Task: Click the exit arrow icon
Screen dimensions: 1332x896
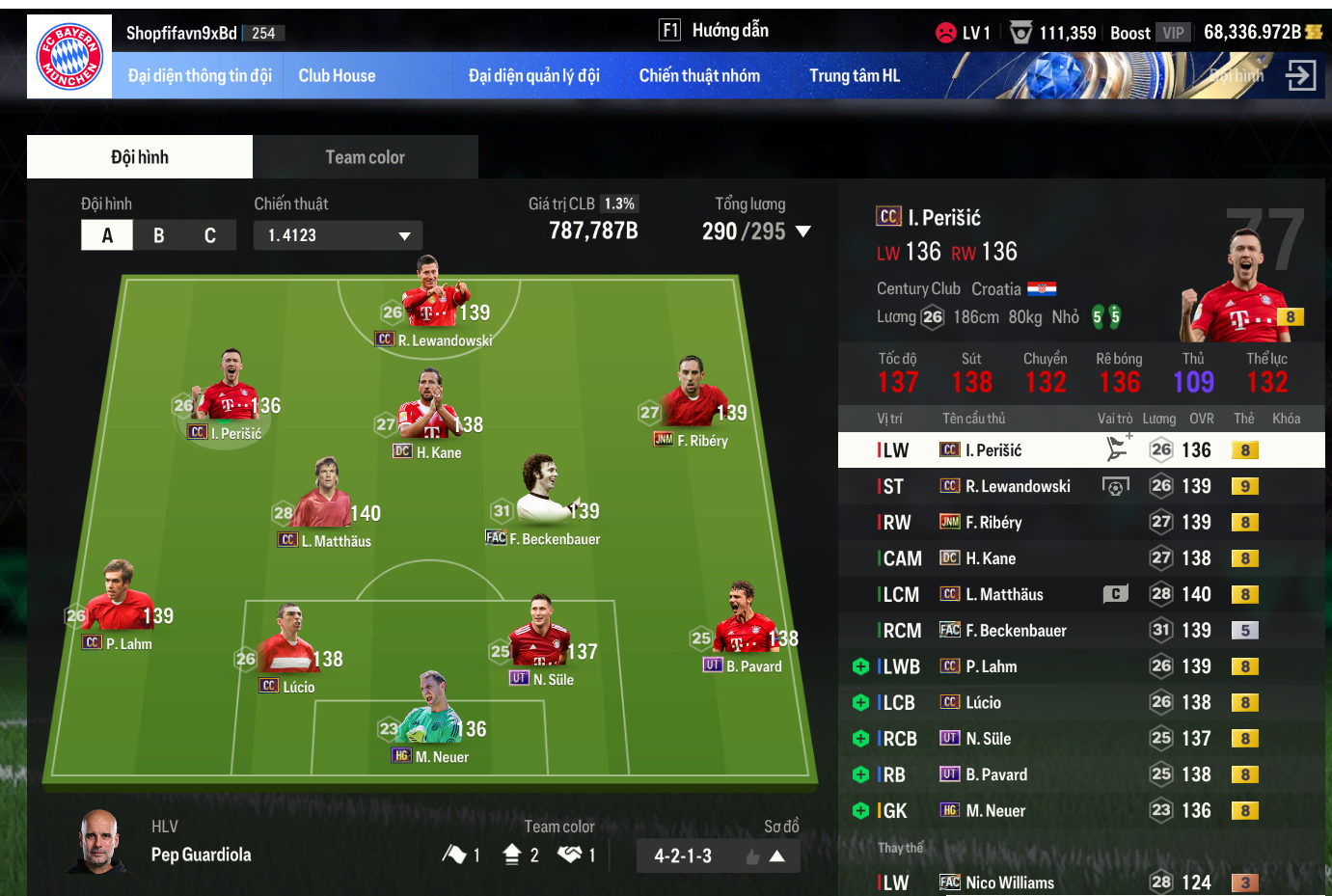Action: pyautogui.click(x=1300, y=75)
